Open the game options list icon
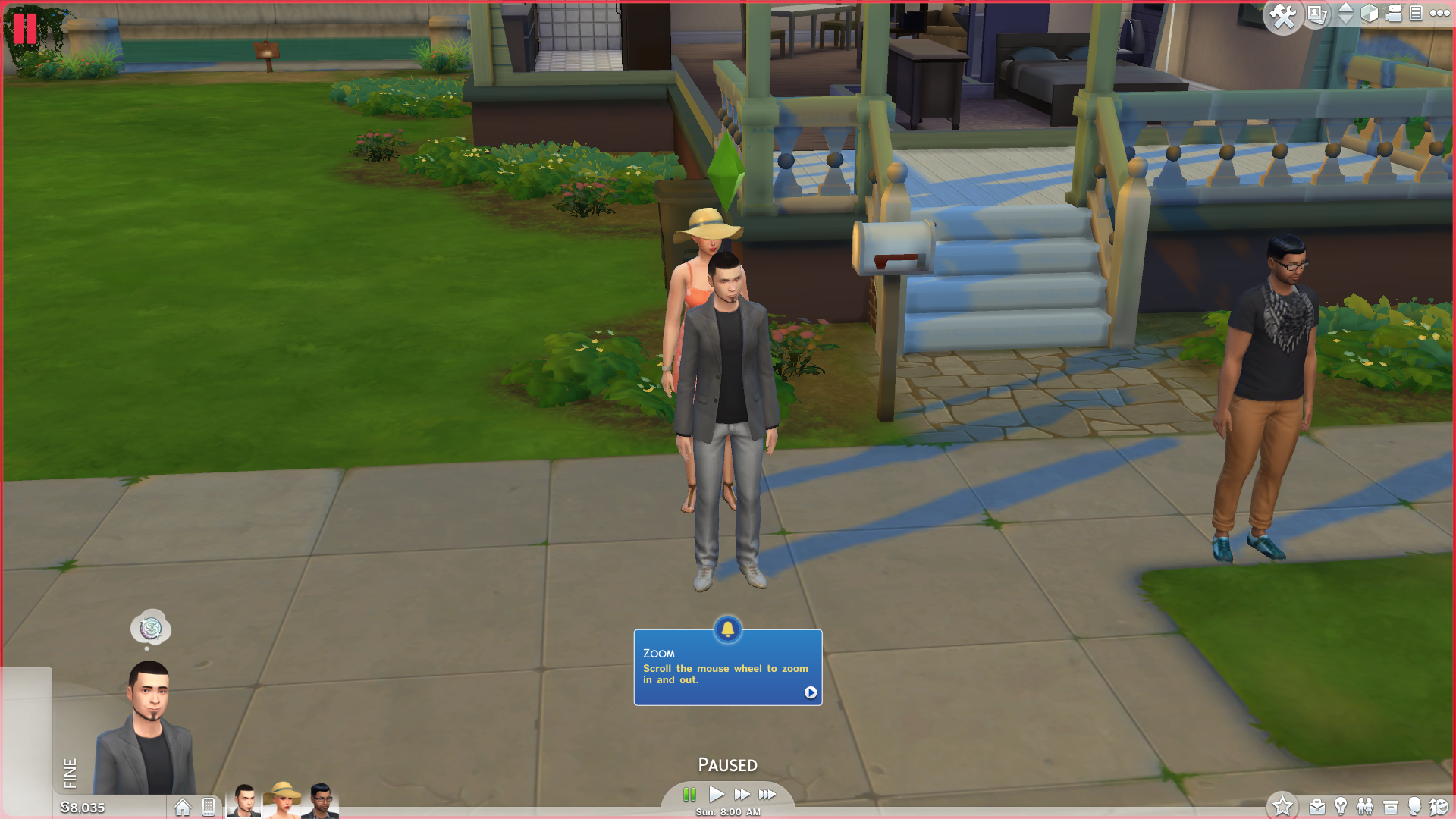1456x819 pixels. point(1416,14)
